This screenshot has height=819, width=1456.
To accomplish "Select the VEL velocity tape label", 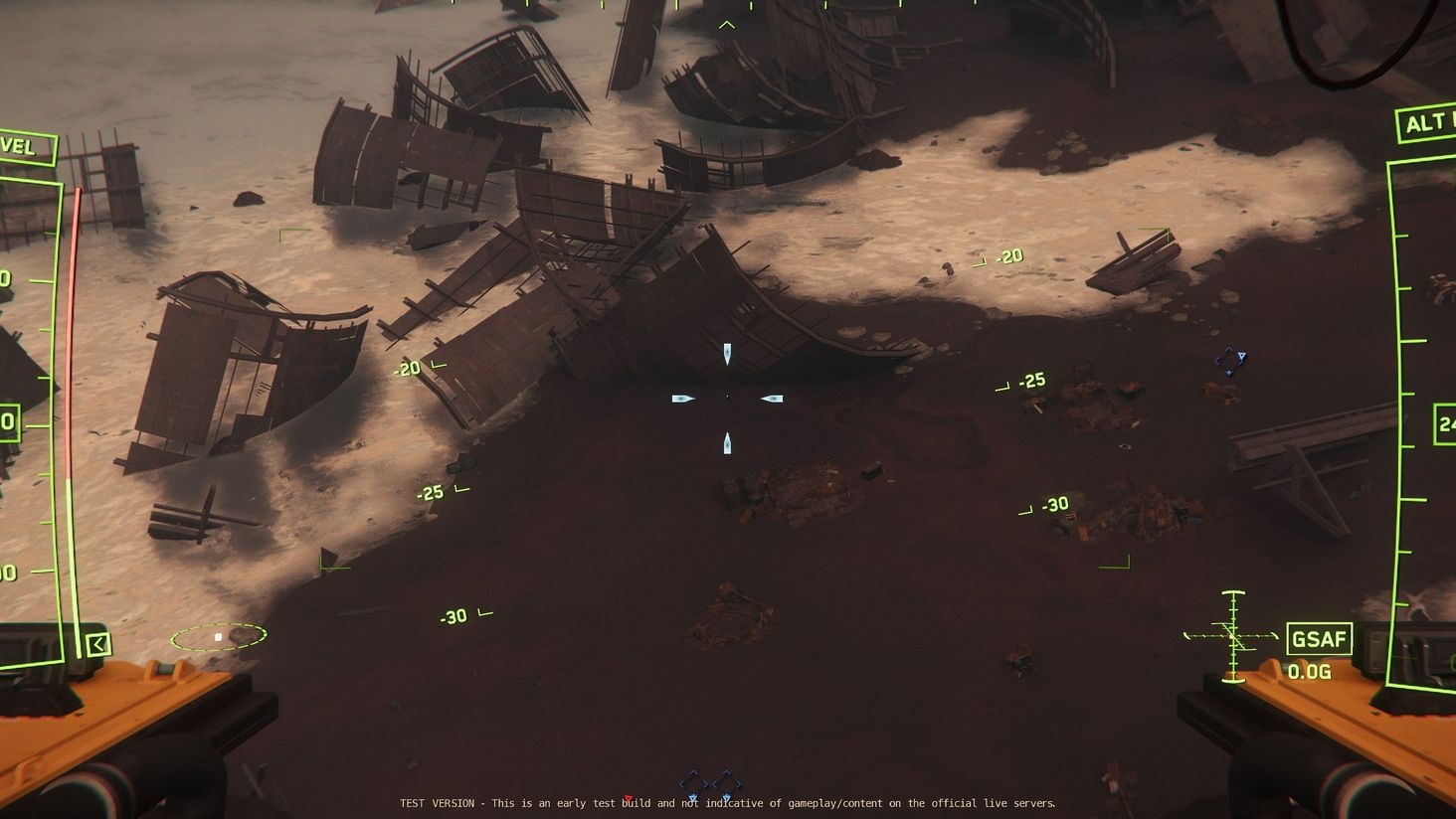I will (x=22, y=147).
